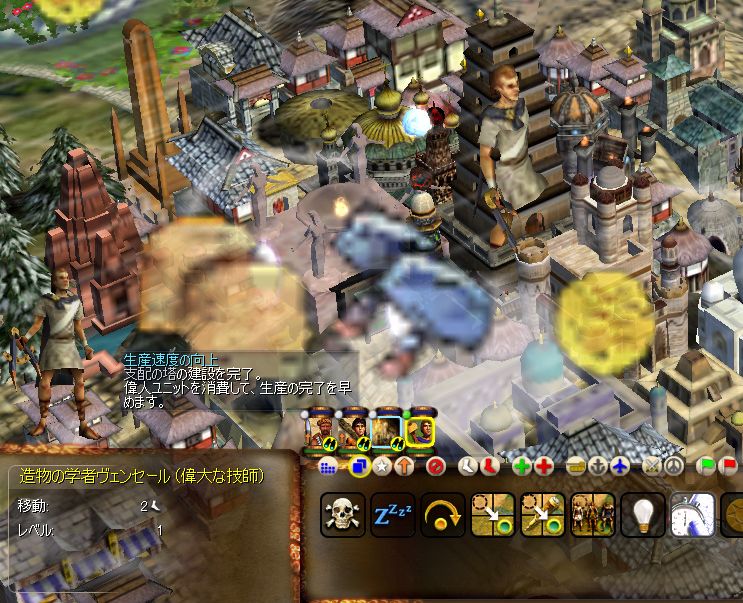743x603 pixels.
Task: Toggle the blue overlapping squares filter button
Action: [360, 466]
